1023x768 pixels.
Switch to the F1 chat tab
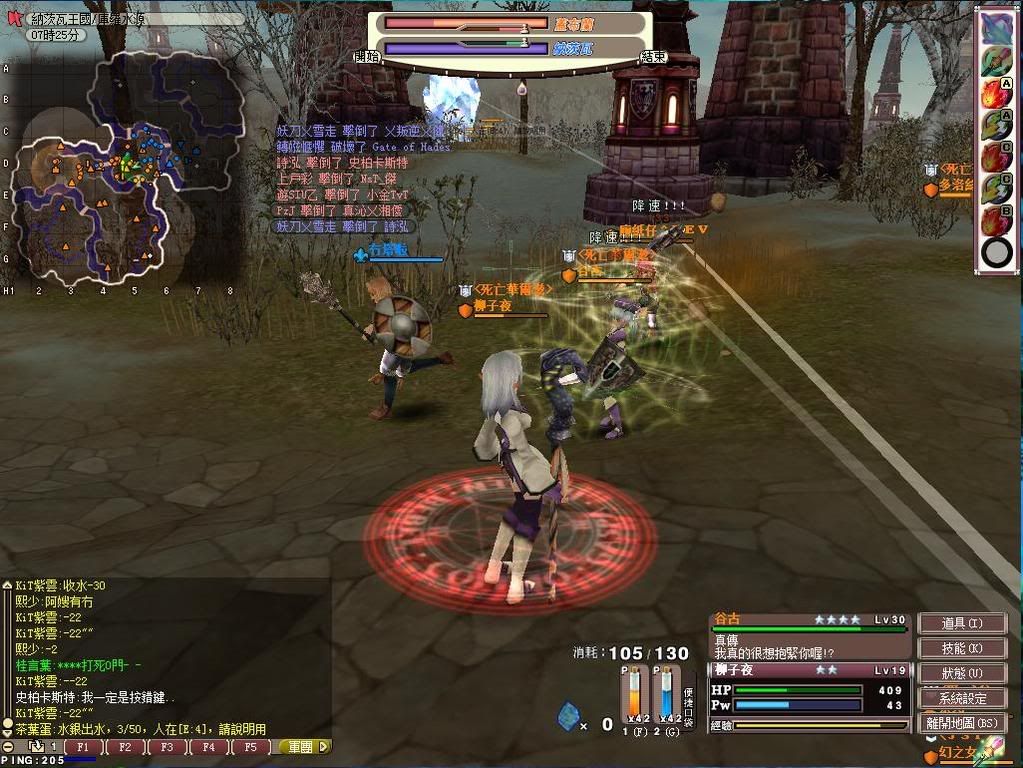pos(83,747)
